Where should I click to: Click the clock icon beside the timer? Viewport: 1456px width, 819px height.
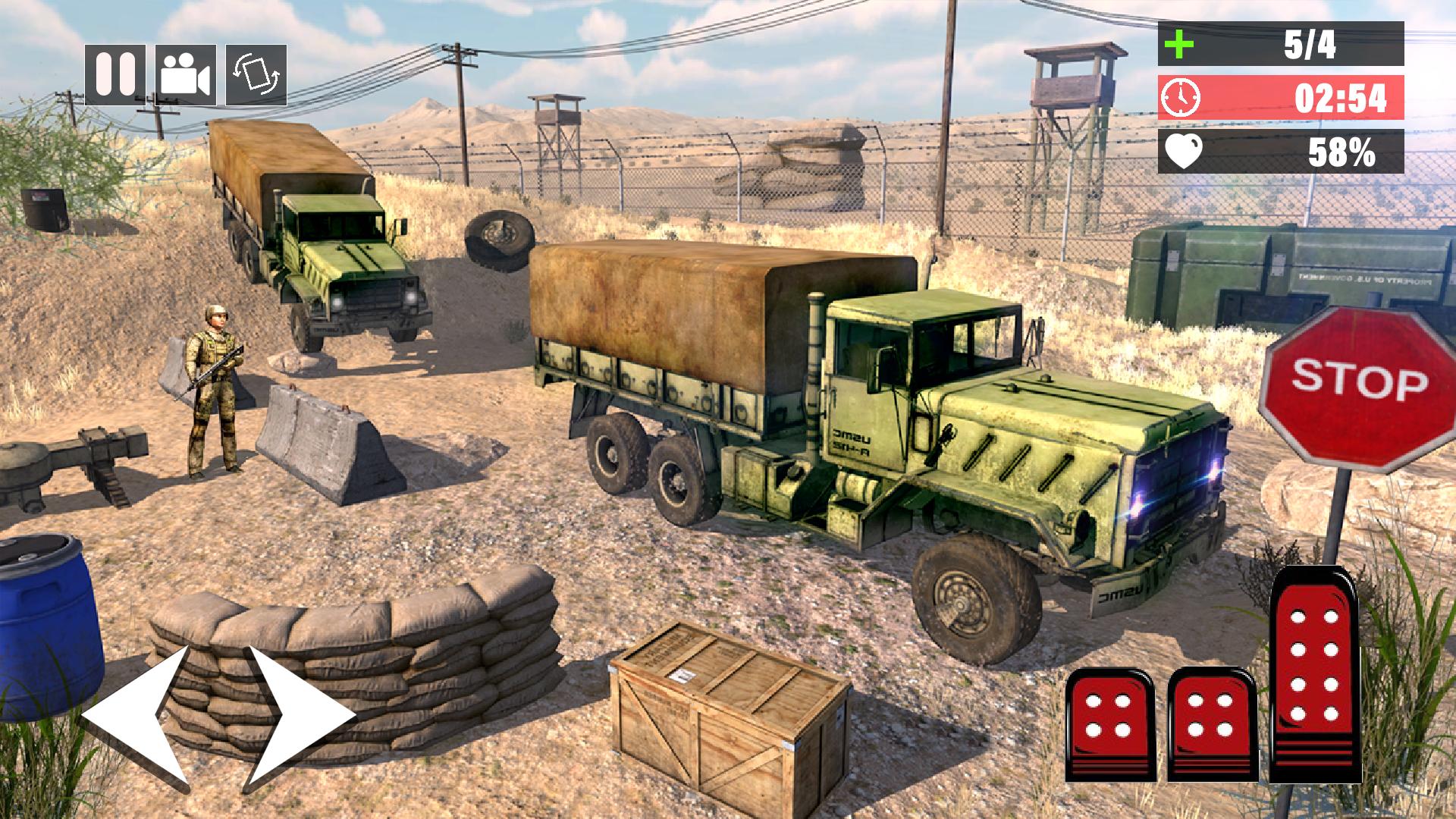point(1181,99)
